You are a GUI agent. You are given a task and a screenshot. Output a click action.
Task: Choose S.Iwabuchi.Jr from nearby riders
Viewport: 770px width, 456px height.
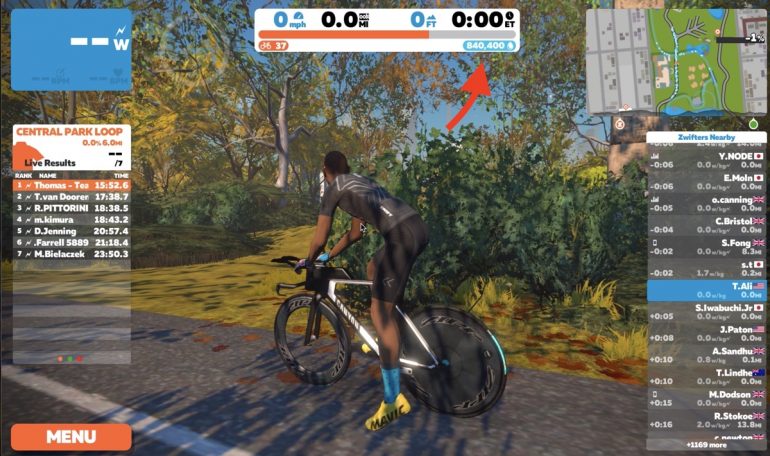point(707,312)
